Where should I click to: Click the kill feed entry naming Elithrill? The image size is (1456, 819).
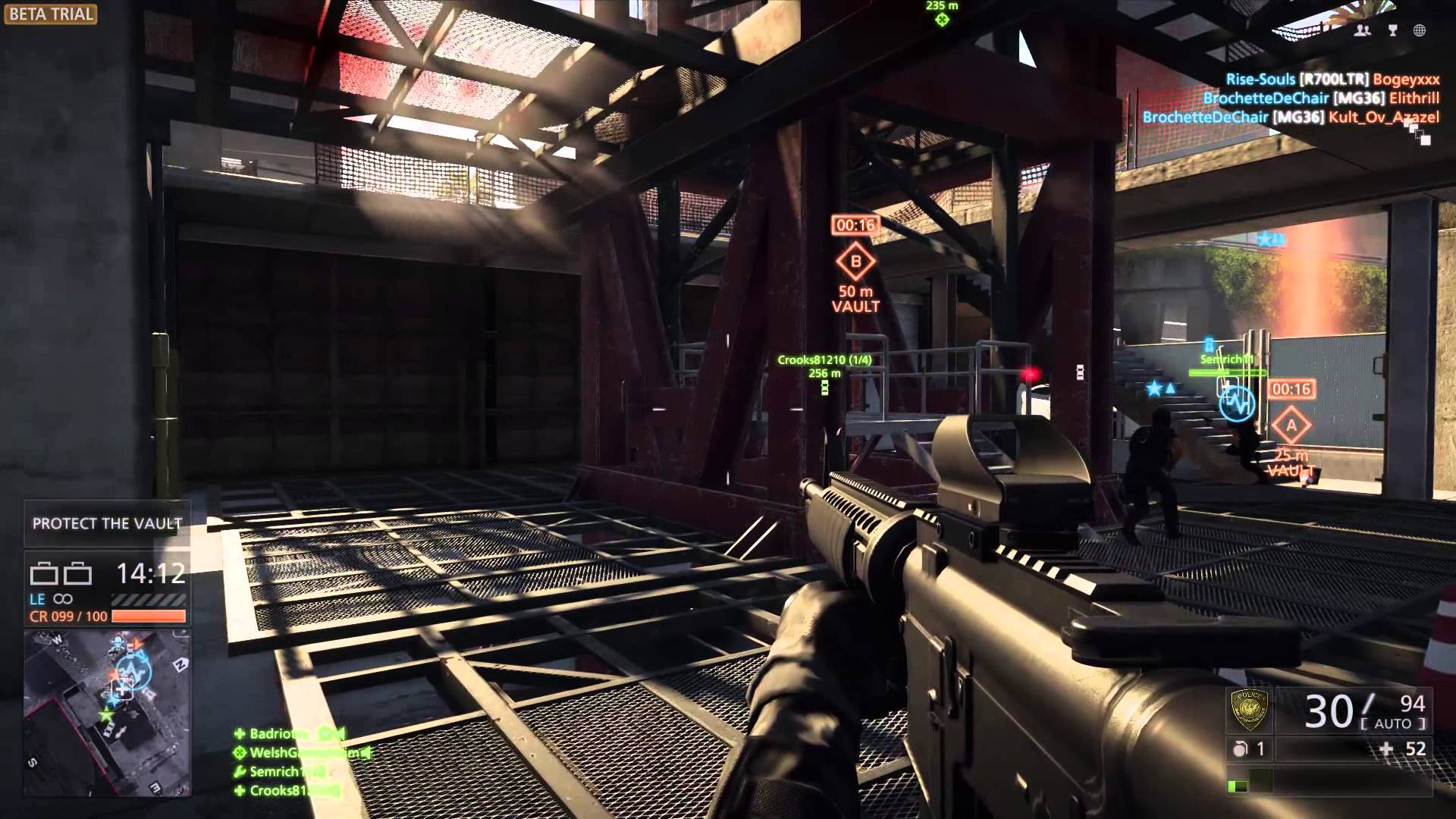(1321, 98)
